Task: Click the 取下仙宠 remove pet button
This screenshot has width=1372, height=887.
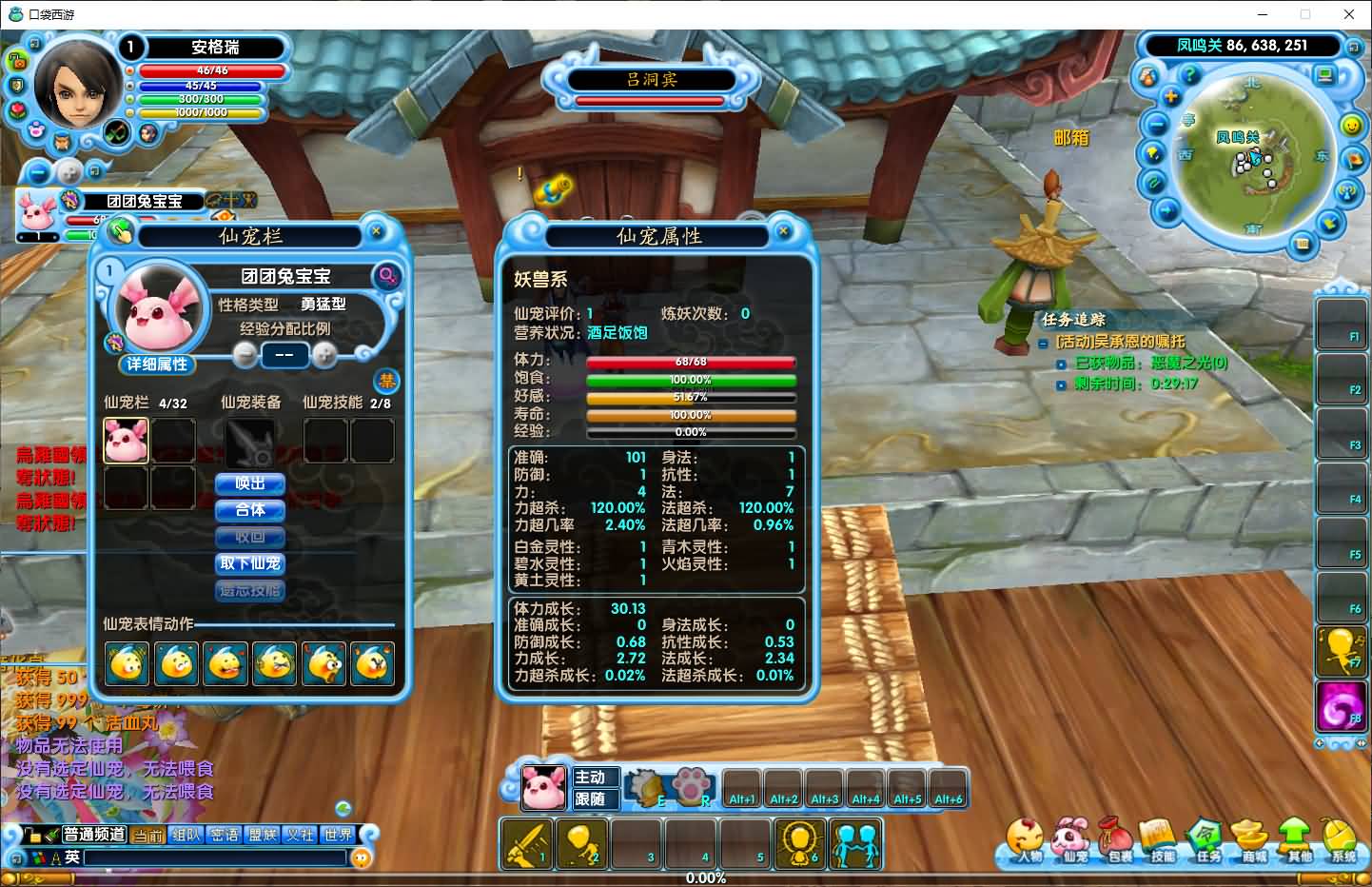Action: (250, 563)
